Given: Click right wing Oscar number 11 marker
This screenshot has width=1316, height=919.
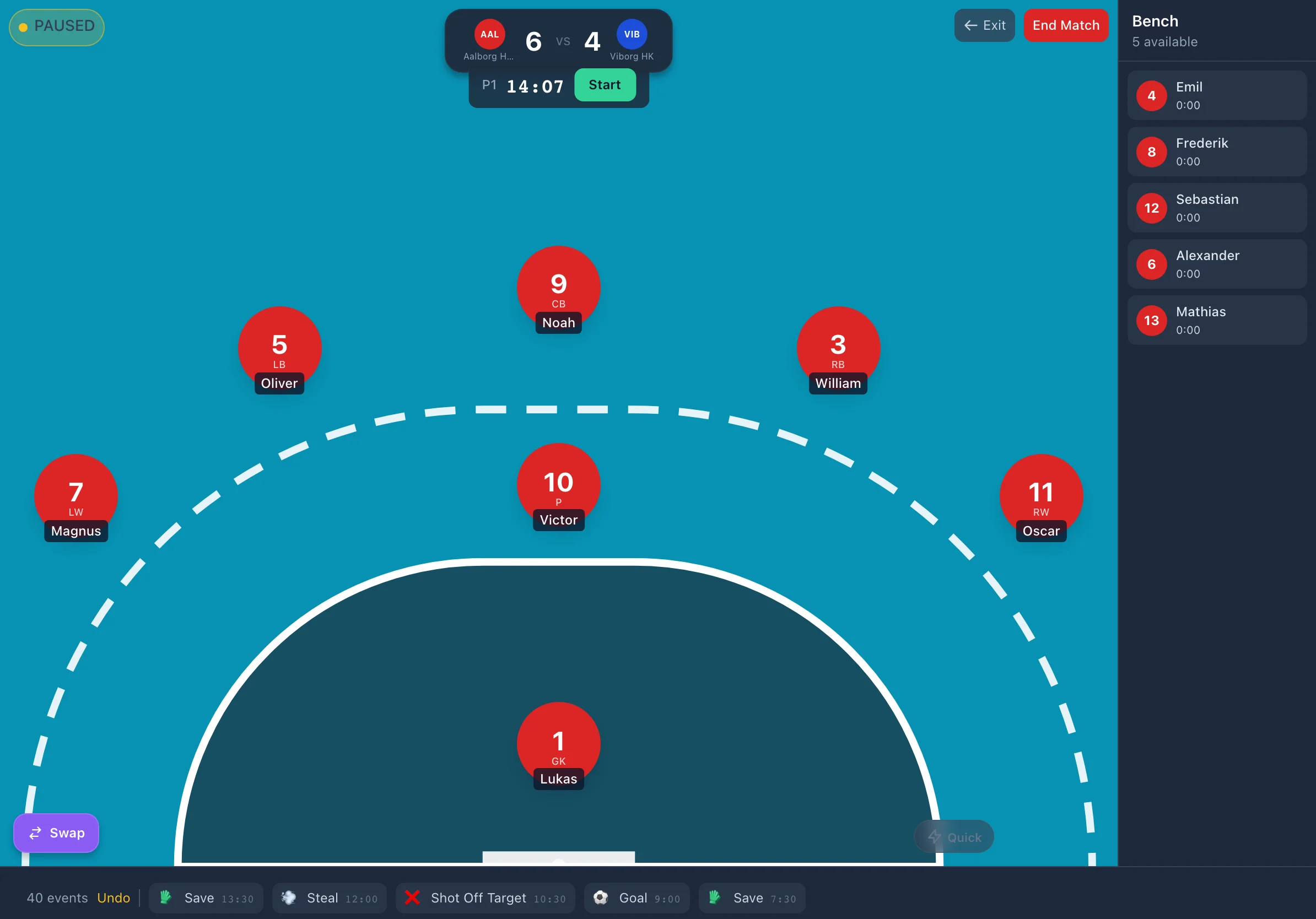Looking at the screenshot, I should [x=1040, y=493].
